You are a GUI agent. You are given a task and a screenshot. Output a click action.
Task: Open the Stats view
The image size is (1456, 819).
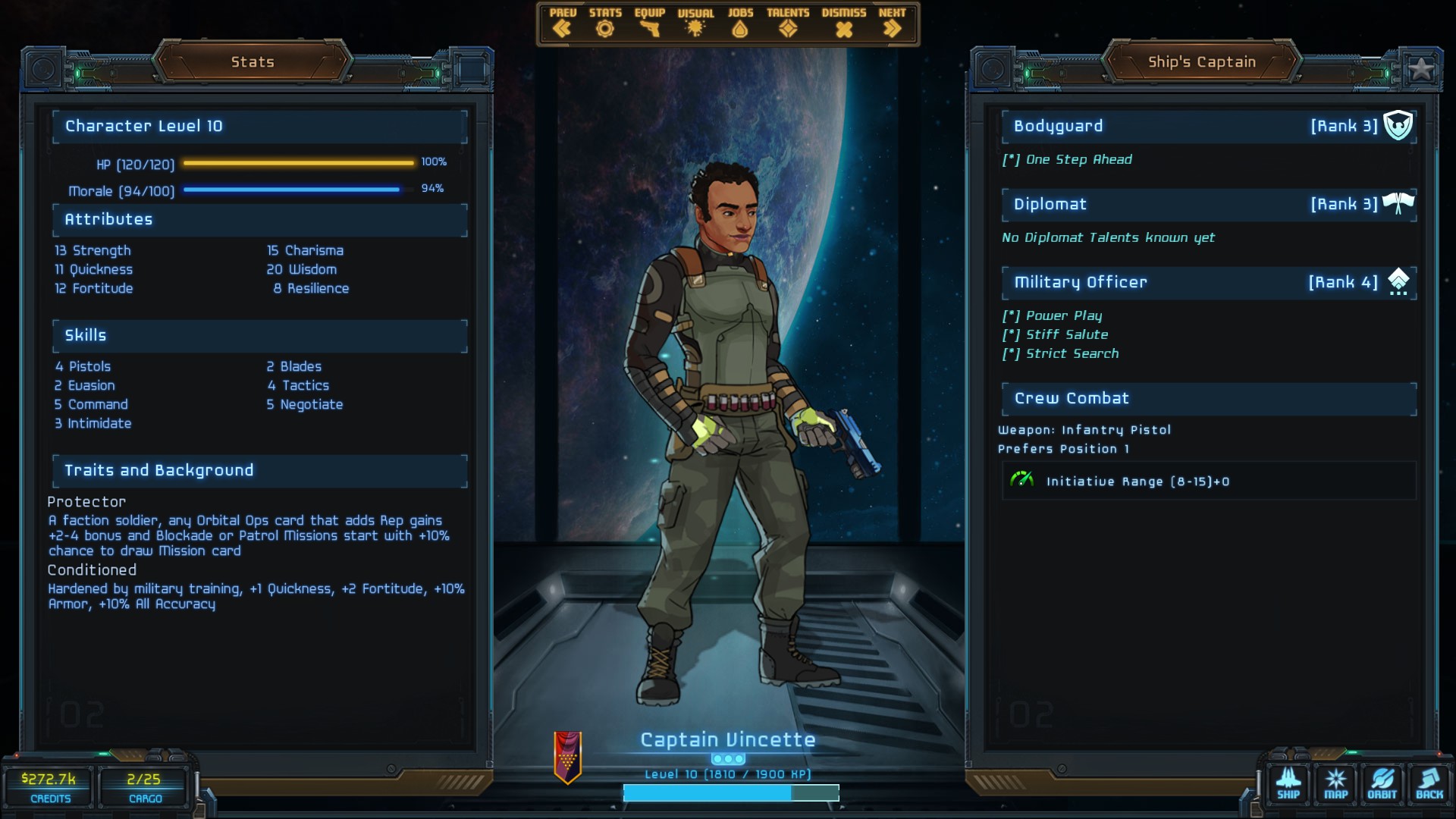[604, 24]
